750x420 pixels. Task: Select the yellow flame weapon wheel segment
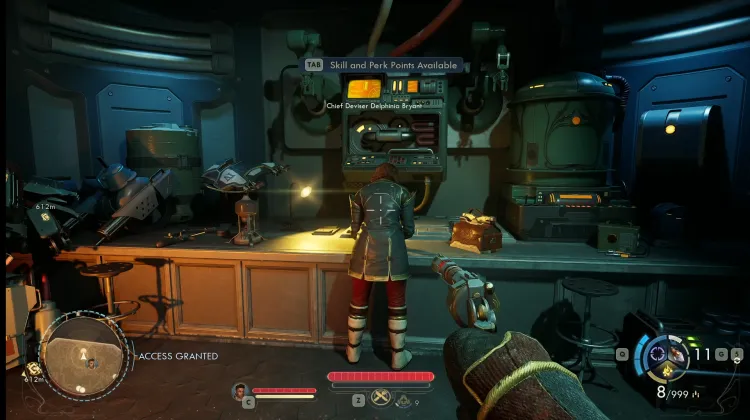pos(665,373)
